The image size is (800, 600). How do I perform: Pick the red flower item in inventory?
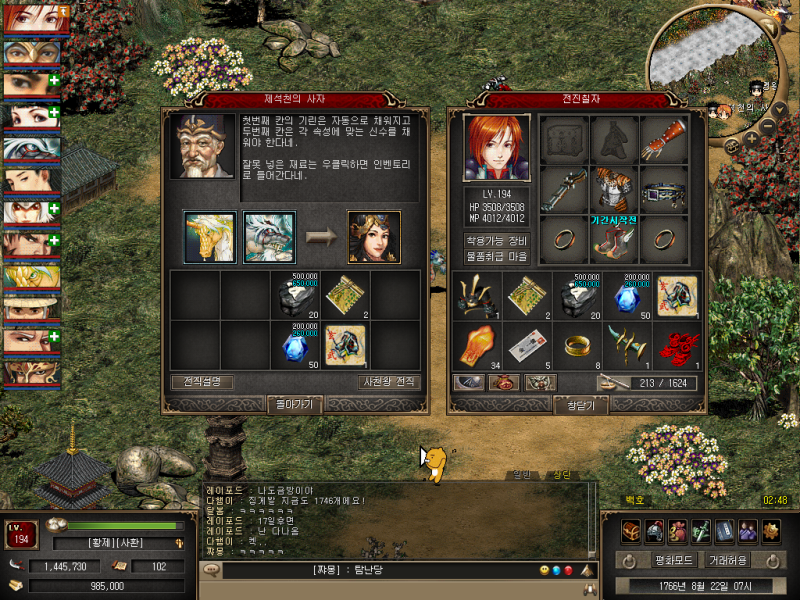(x=681, y=346)
